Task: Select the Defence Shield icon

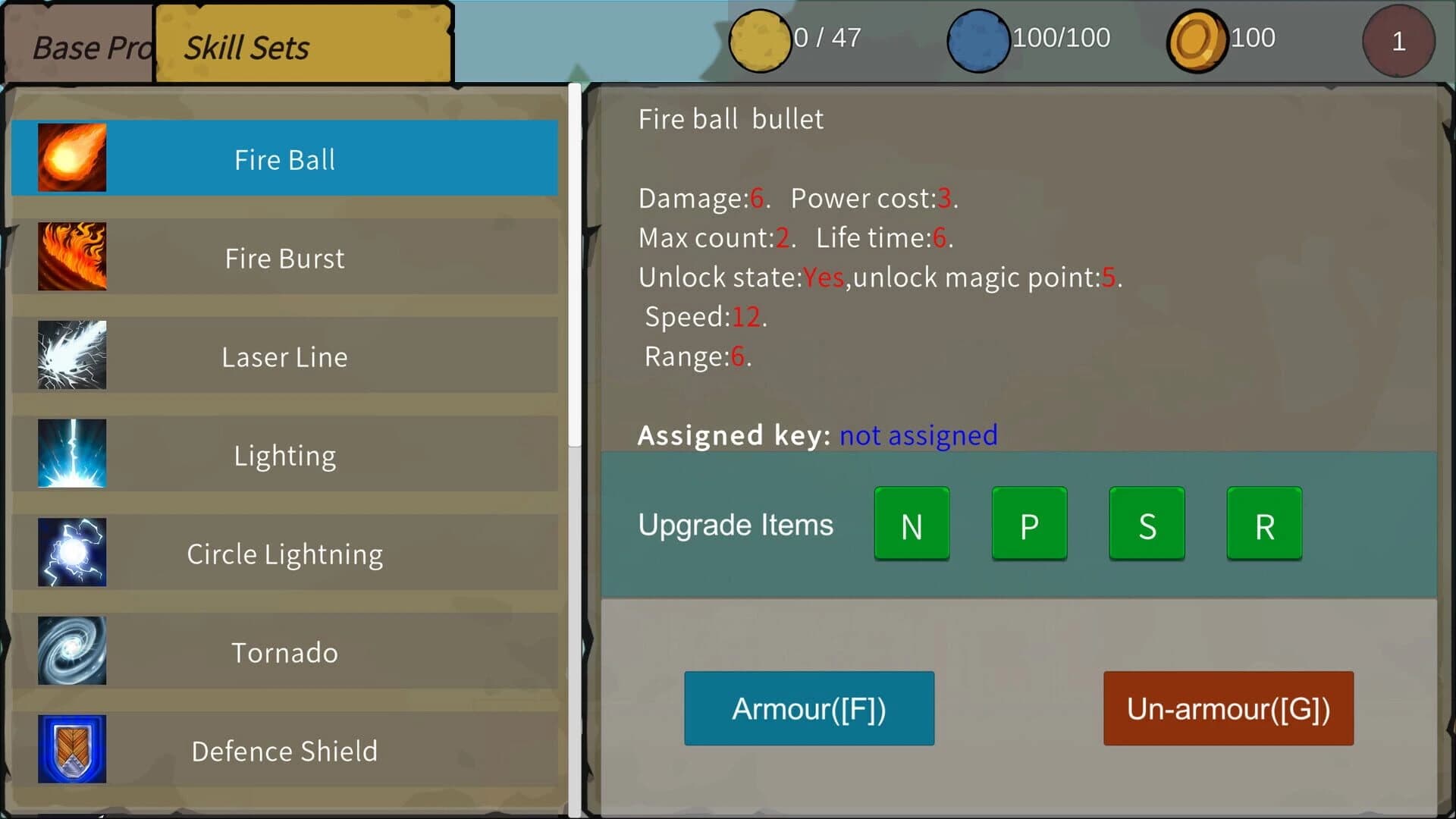Action: click(x=72, y=749)
